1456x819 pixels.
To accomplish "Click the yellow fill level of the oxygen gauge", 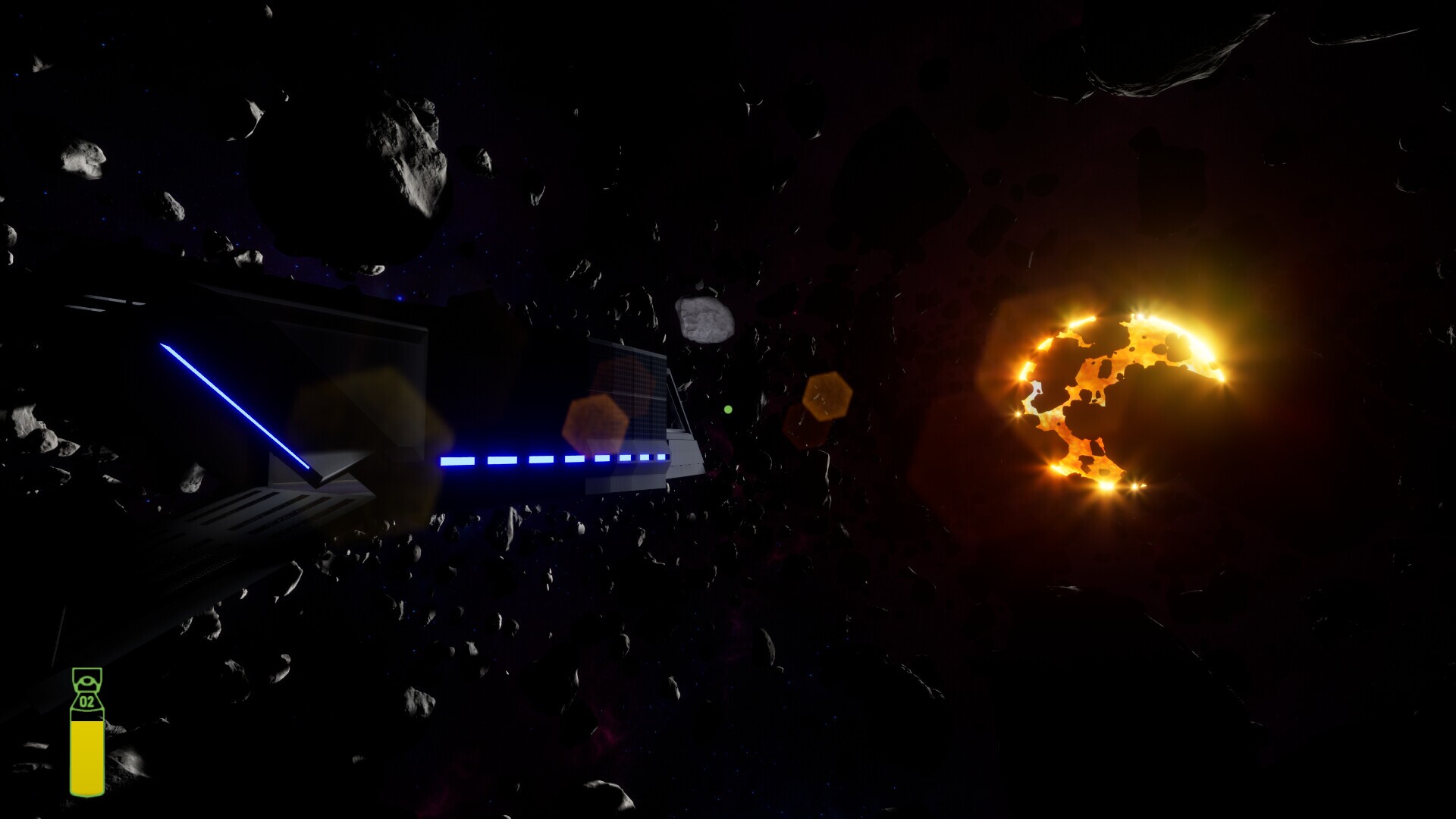I will click(x=86, y=758).
